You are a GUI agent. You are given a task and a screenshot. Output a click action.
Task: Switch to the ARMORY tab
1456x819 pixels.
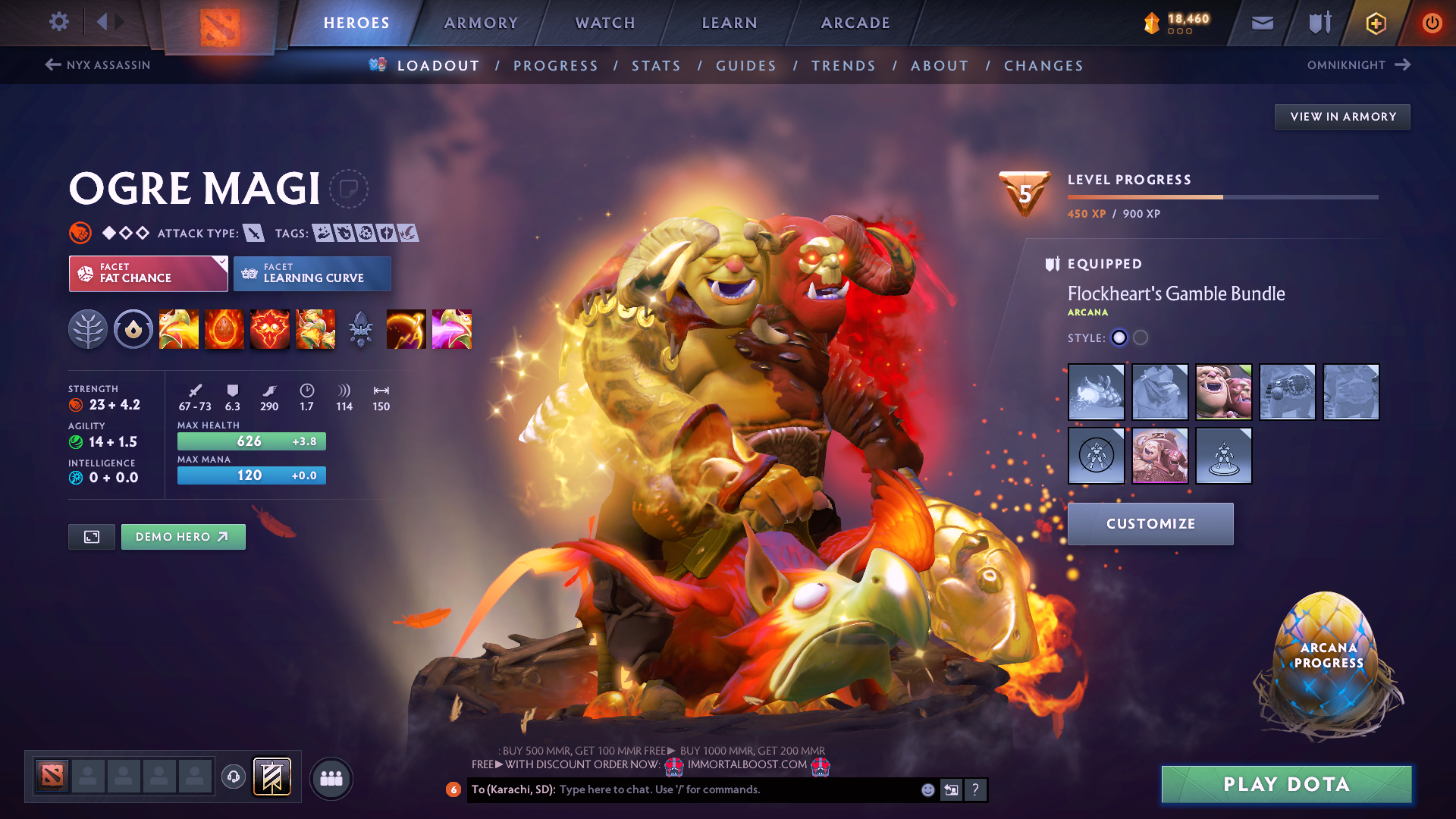(x=481, y=23)
